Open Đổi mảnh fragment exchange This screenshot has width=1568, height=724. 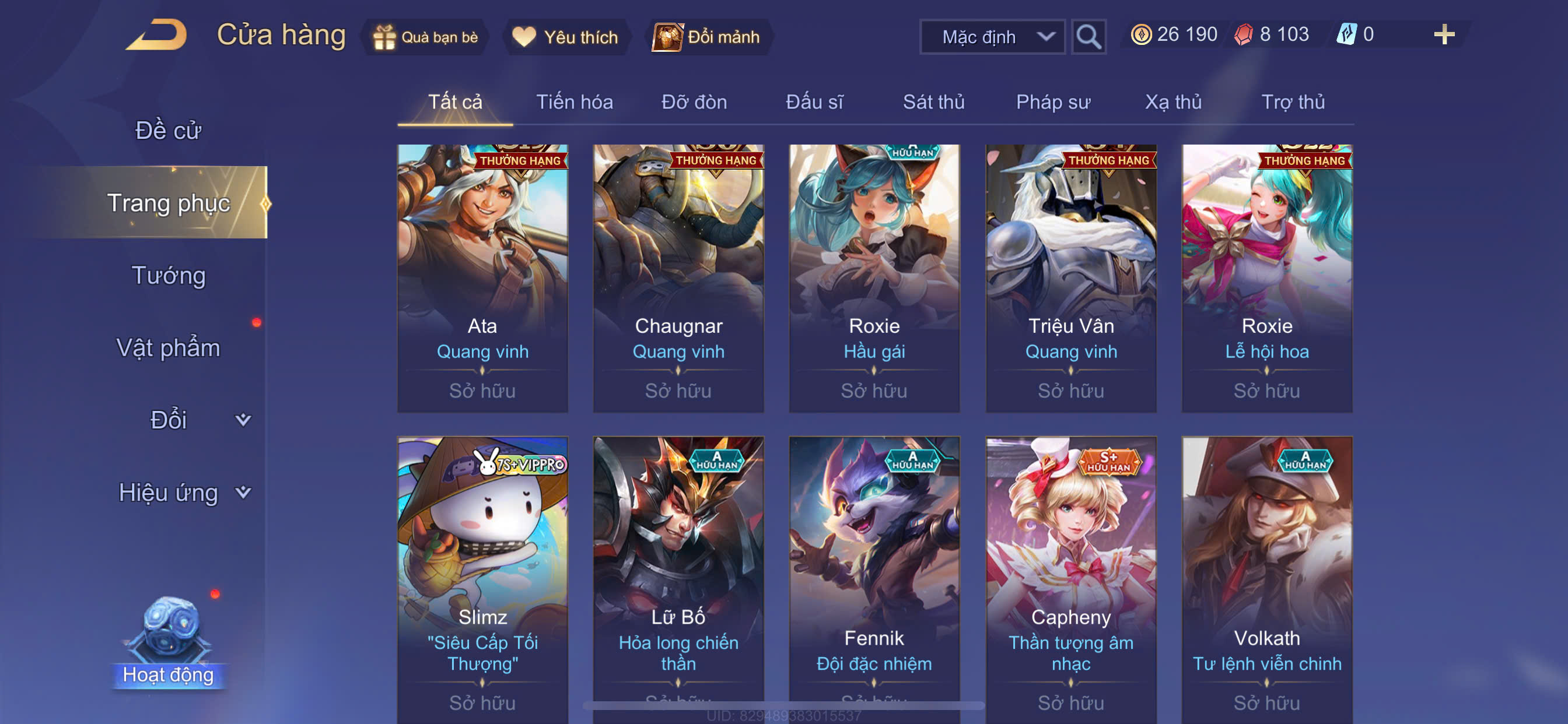(708, 37)
